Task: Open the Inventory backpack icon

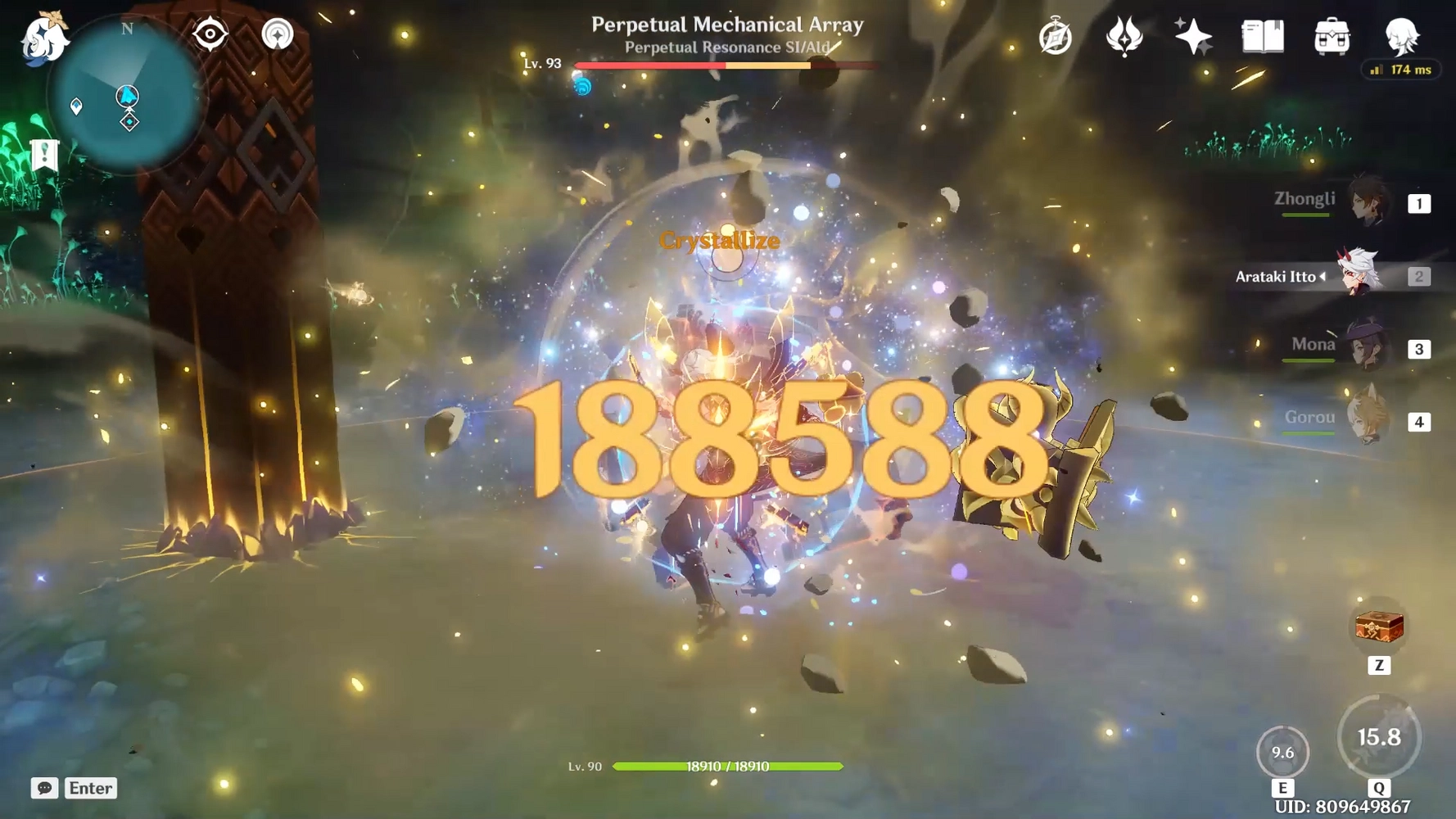Action: 1332,36
